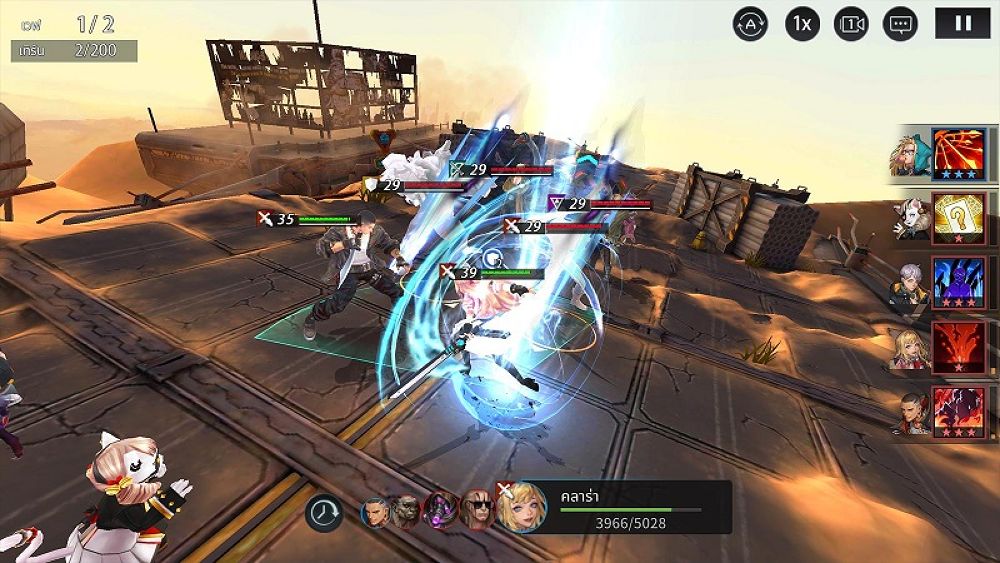Image resolution: width=1000 pixels, height=563 pixels.
Task: Select the blonde Clara hero portrait
Action: click(521, 508)
